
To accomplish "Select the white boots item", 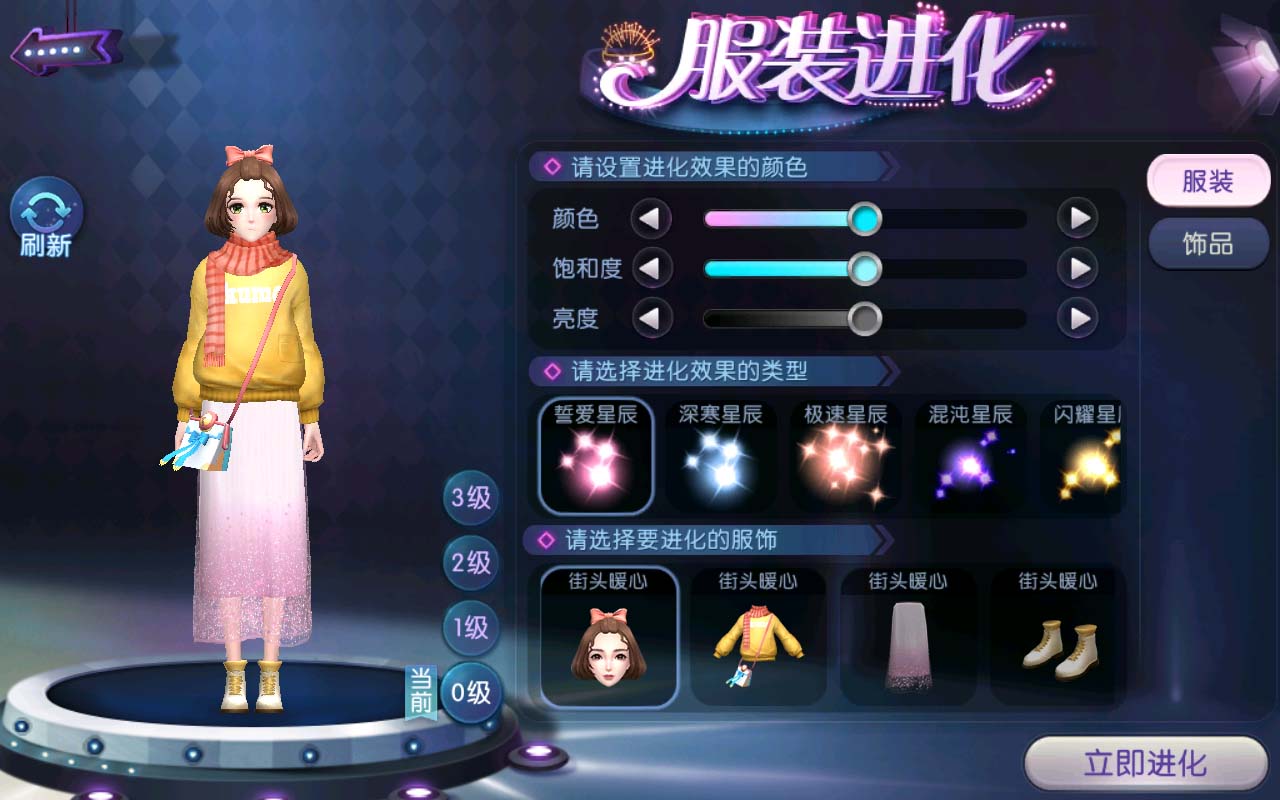I will (1058, 637).
